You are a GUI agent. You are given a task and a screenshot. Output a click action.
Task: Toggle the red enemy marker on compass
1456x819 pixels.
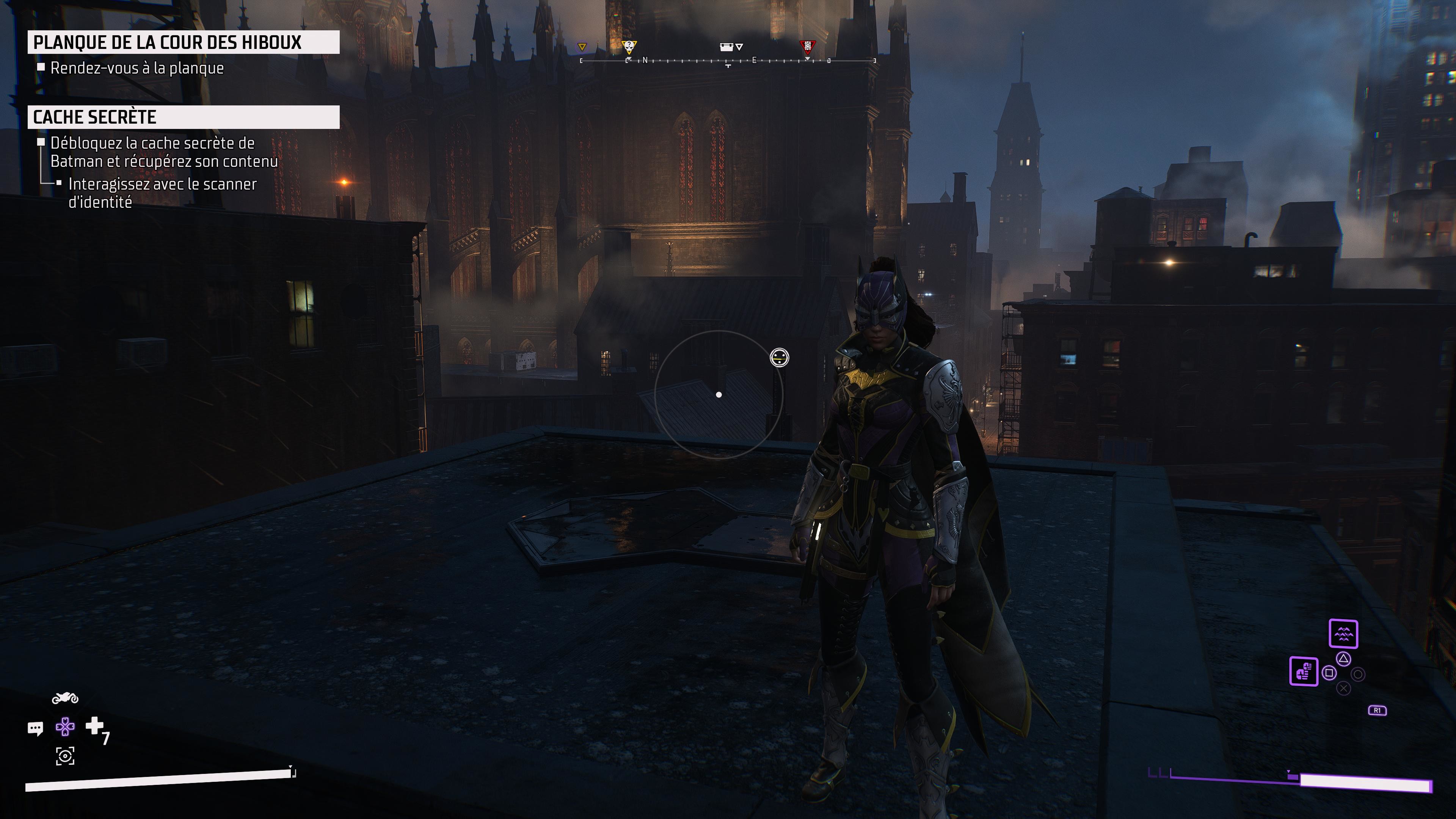[x=808, y=46]
